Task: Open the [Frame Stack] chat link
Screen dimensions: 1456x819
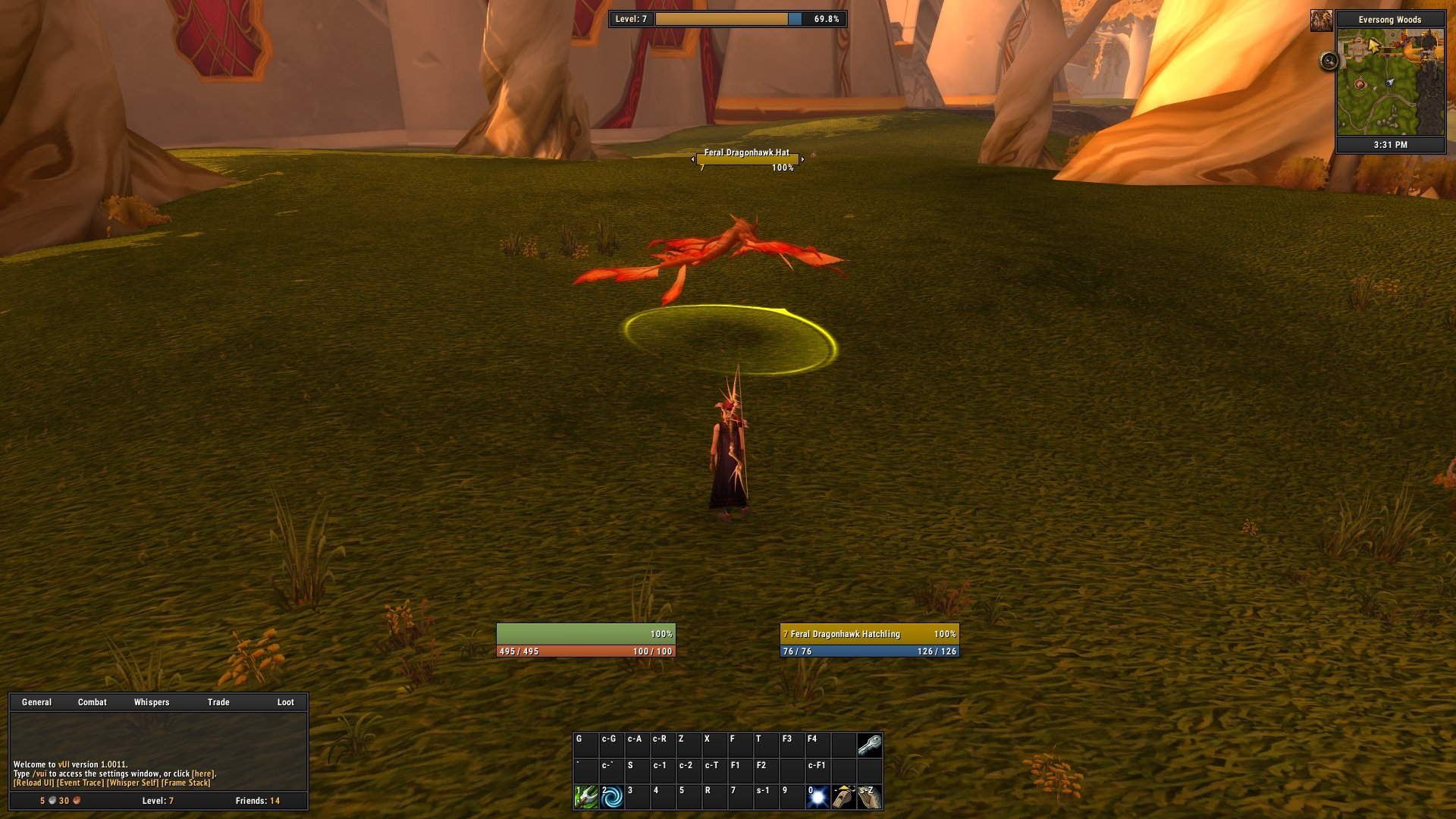Action: [x=186, y=783]
